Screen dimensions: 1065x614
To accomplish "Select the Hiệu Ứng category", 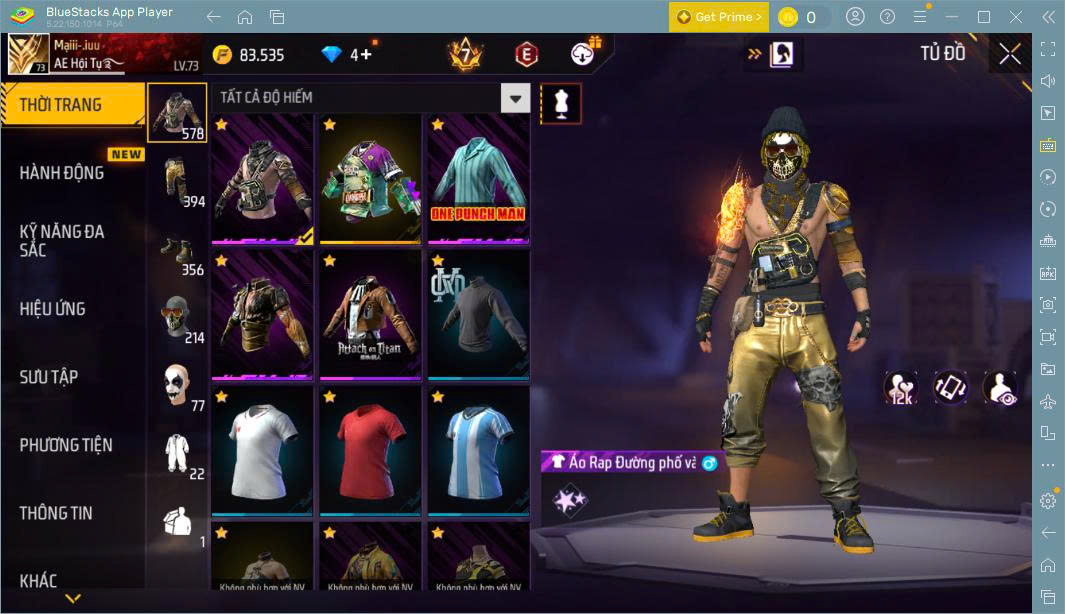I will click(53, 309).
